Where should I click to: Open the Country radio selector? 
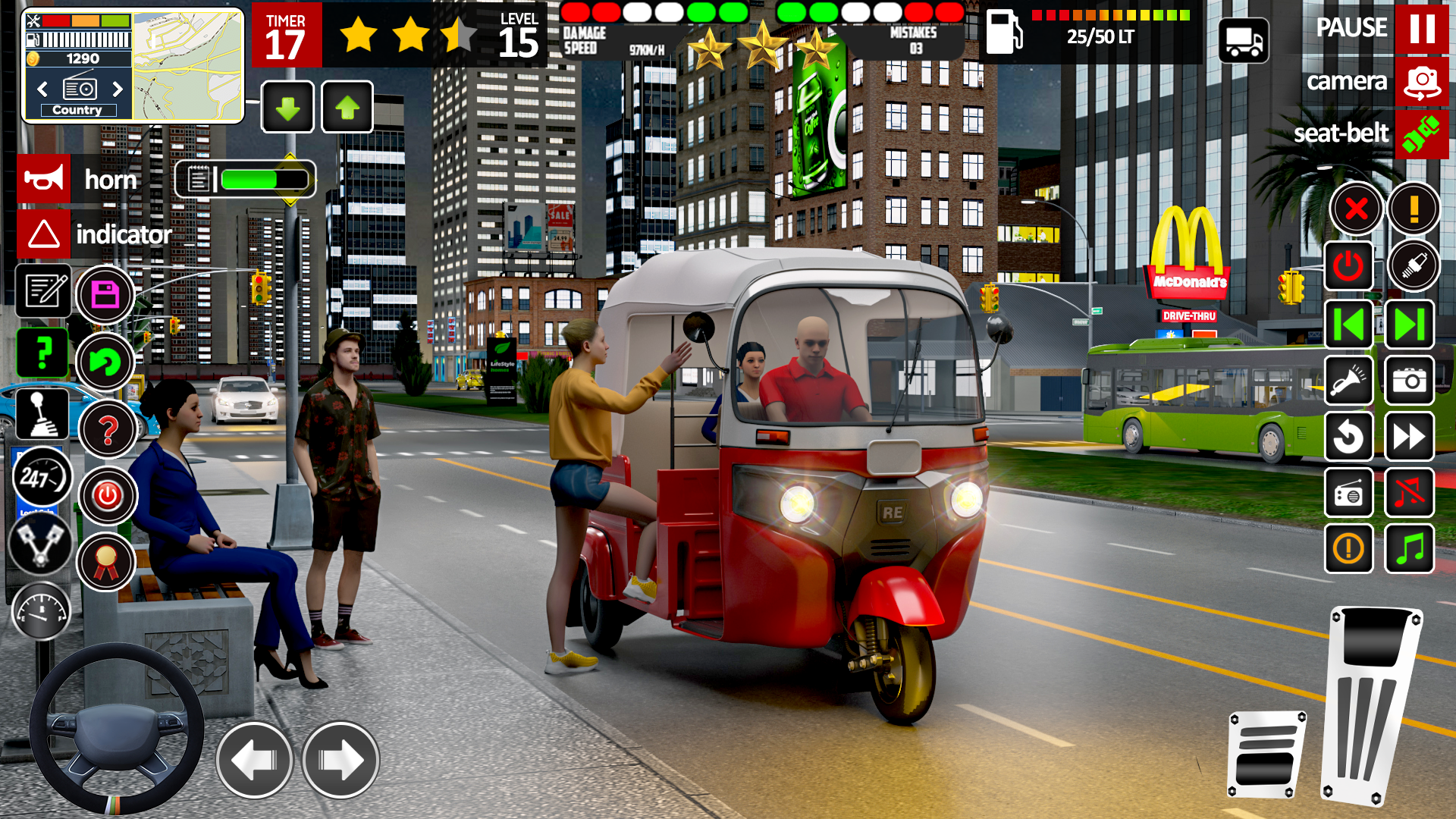point(78,109)
